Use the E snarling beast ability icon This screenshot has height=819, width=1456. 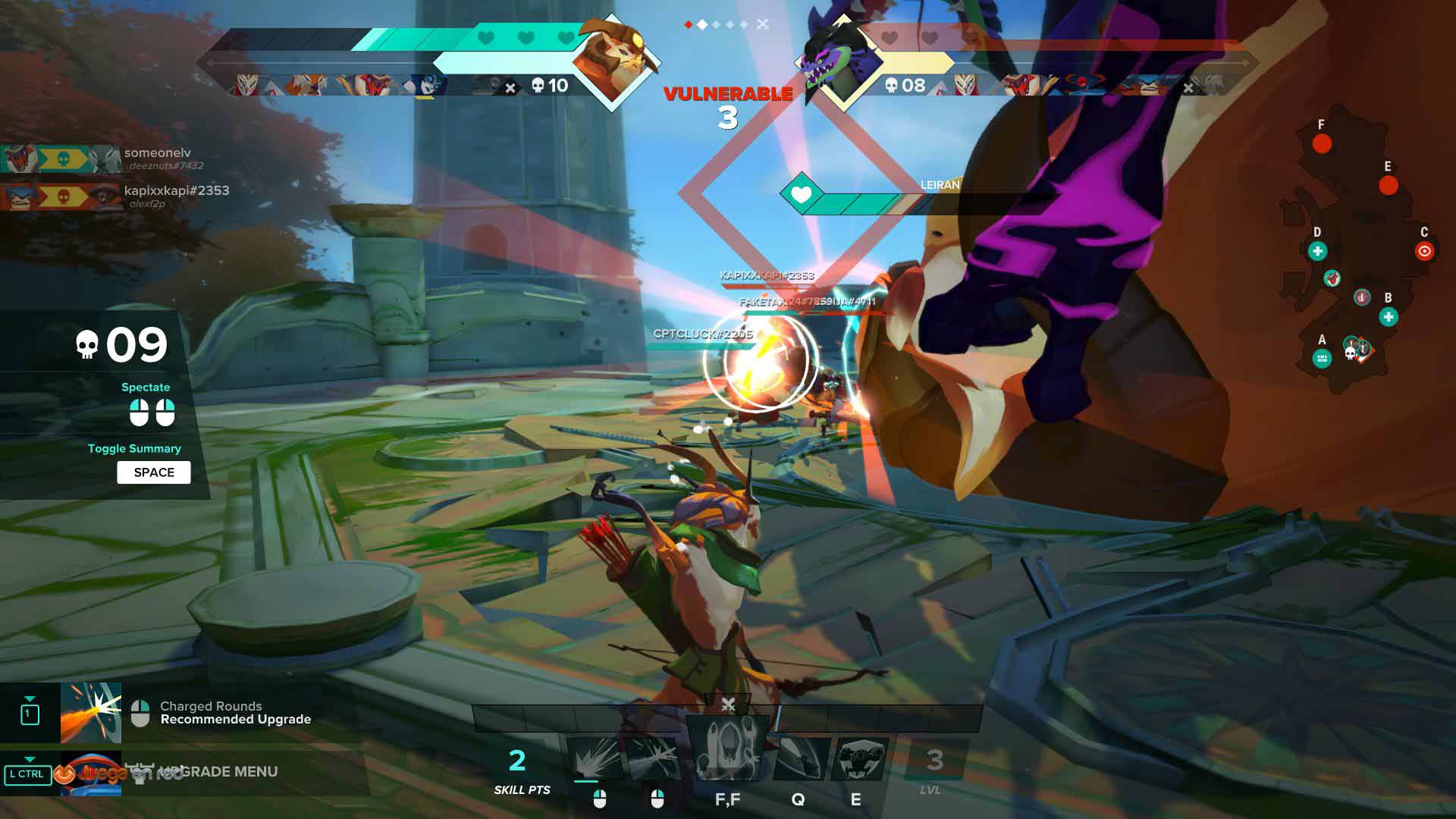(859, 758)
